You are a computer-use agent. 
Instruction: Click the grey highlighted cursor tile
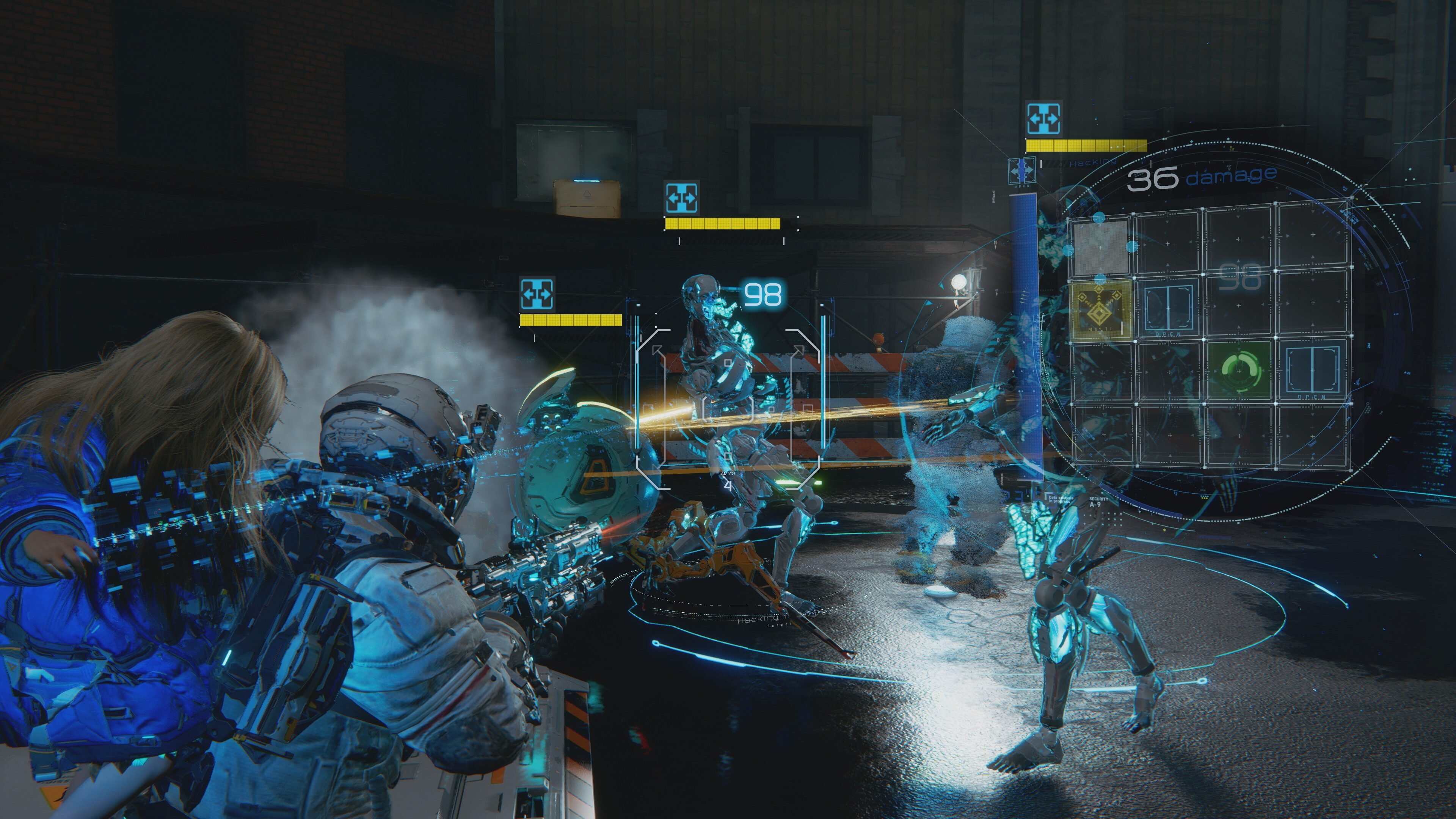pyautogui.click(x=1100, y=247)
